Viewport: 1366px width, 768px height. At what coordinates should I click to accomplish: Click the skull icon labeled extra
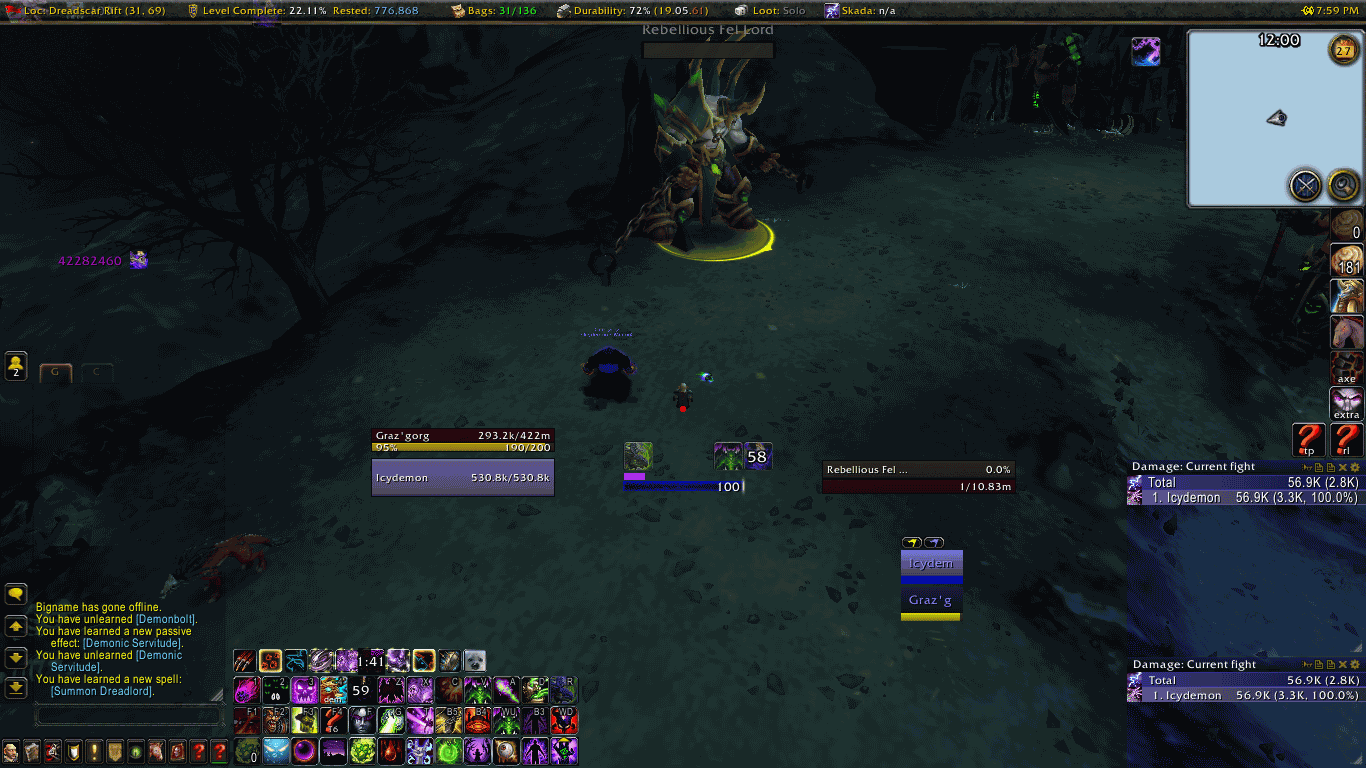point(1347,403)
